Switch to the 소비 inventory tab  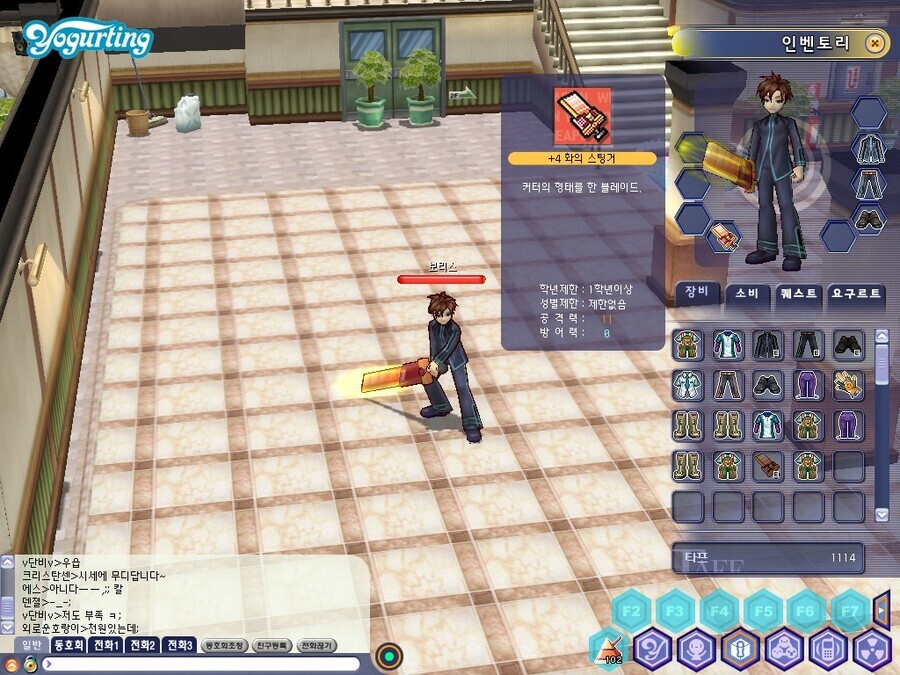tap(746, 293)
